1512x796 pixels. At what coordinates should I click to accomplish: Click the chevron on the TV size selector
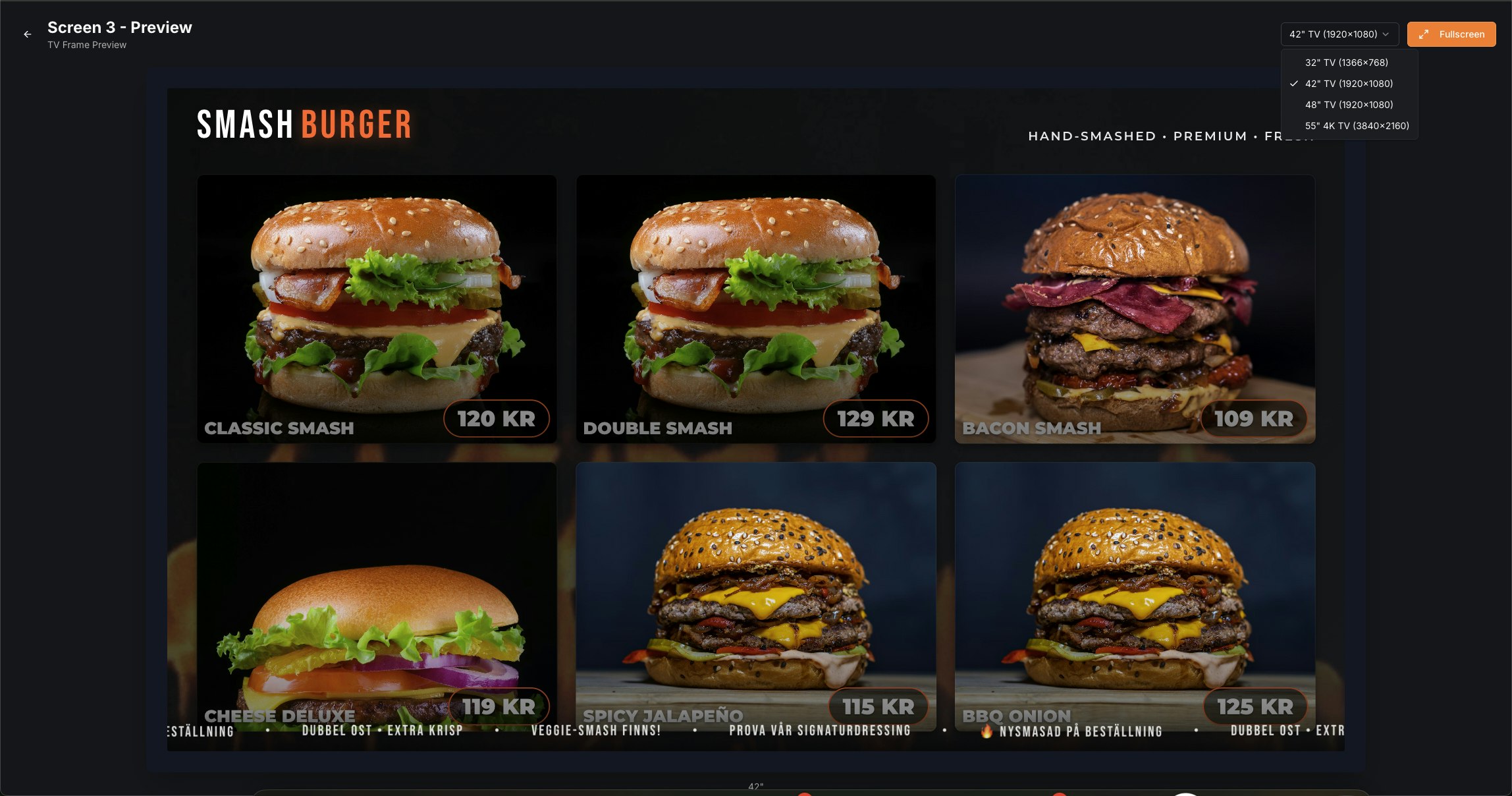1388,34
